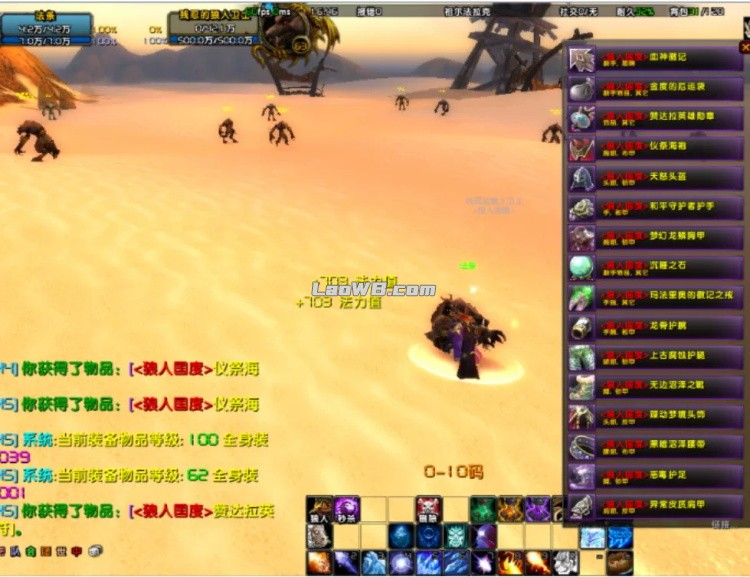Pick the 沉睡之石 orb item
This screenshot has width=750, height=577.
(655, 268)
